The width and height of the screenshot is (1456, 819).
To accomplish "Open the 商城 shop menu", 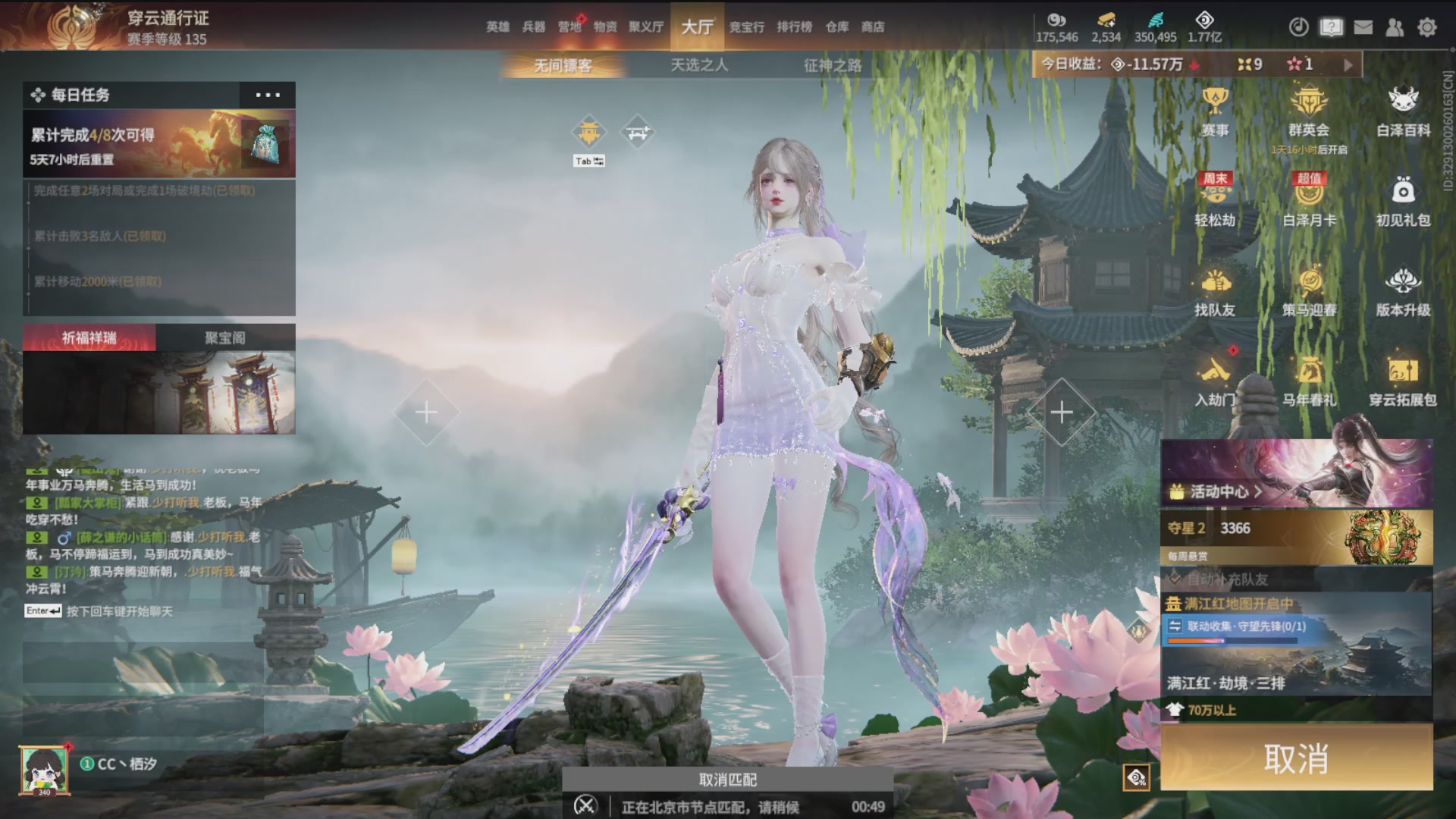I will pyautogui.click(x=872, y=27).
